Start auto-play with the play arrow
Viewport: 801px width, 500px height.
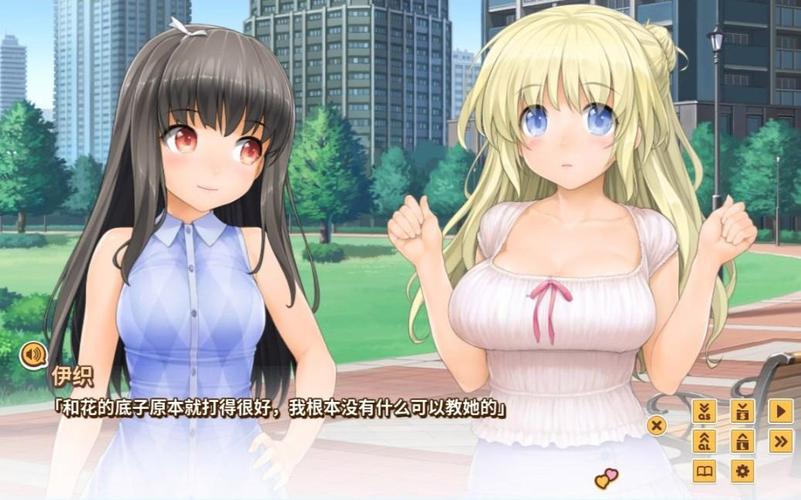coord(780,411)
